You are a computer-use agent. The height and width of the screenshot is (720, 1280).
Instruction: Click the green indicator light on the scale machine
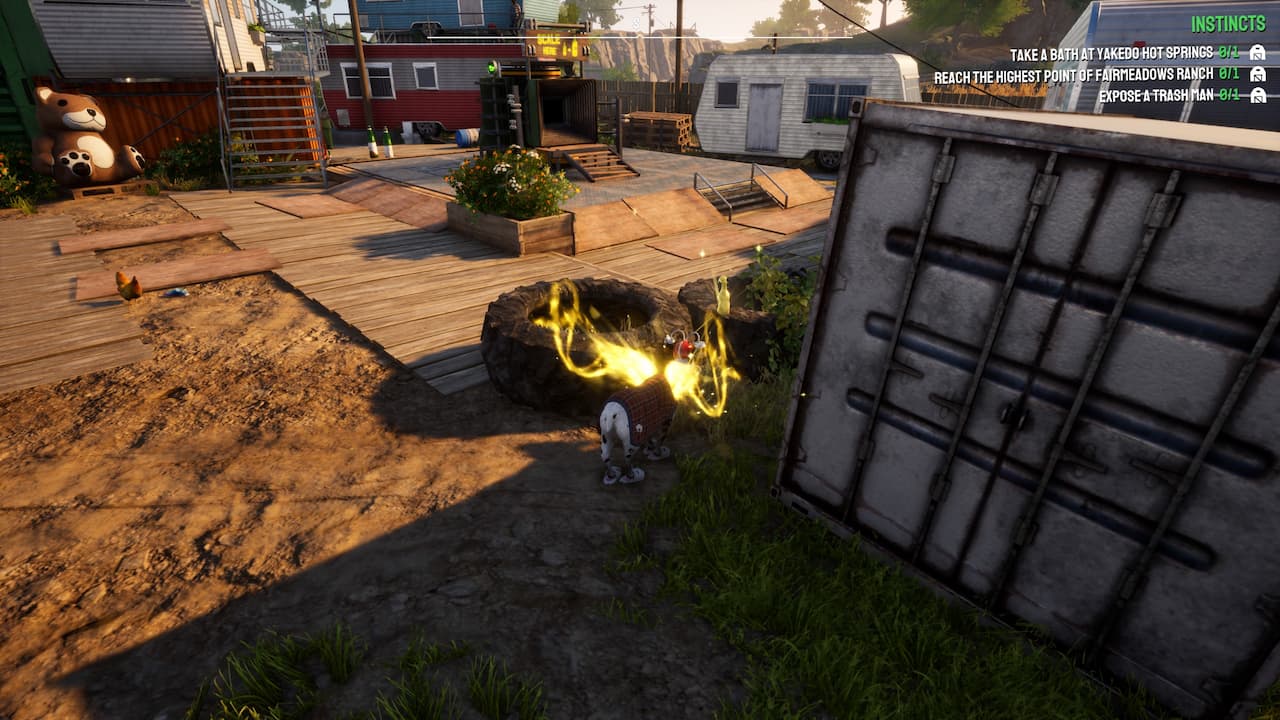(x=491, y=68)
